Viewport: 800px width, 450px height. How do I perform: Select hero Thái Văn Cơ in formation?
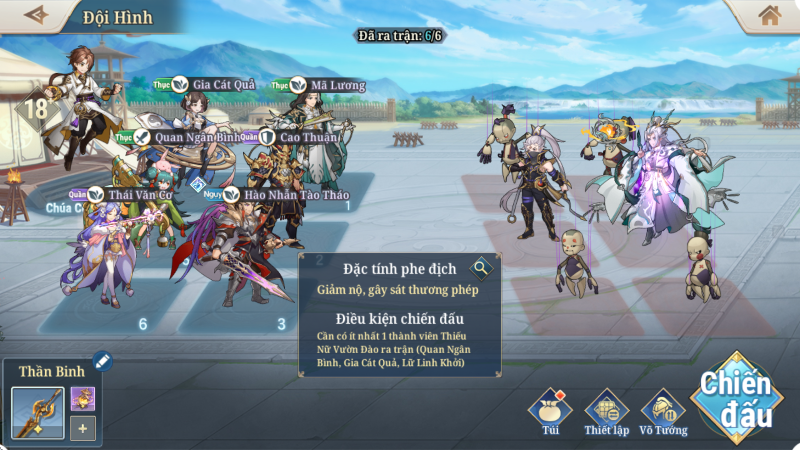(100, 250)
